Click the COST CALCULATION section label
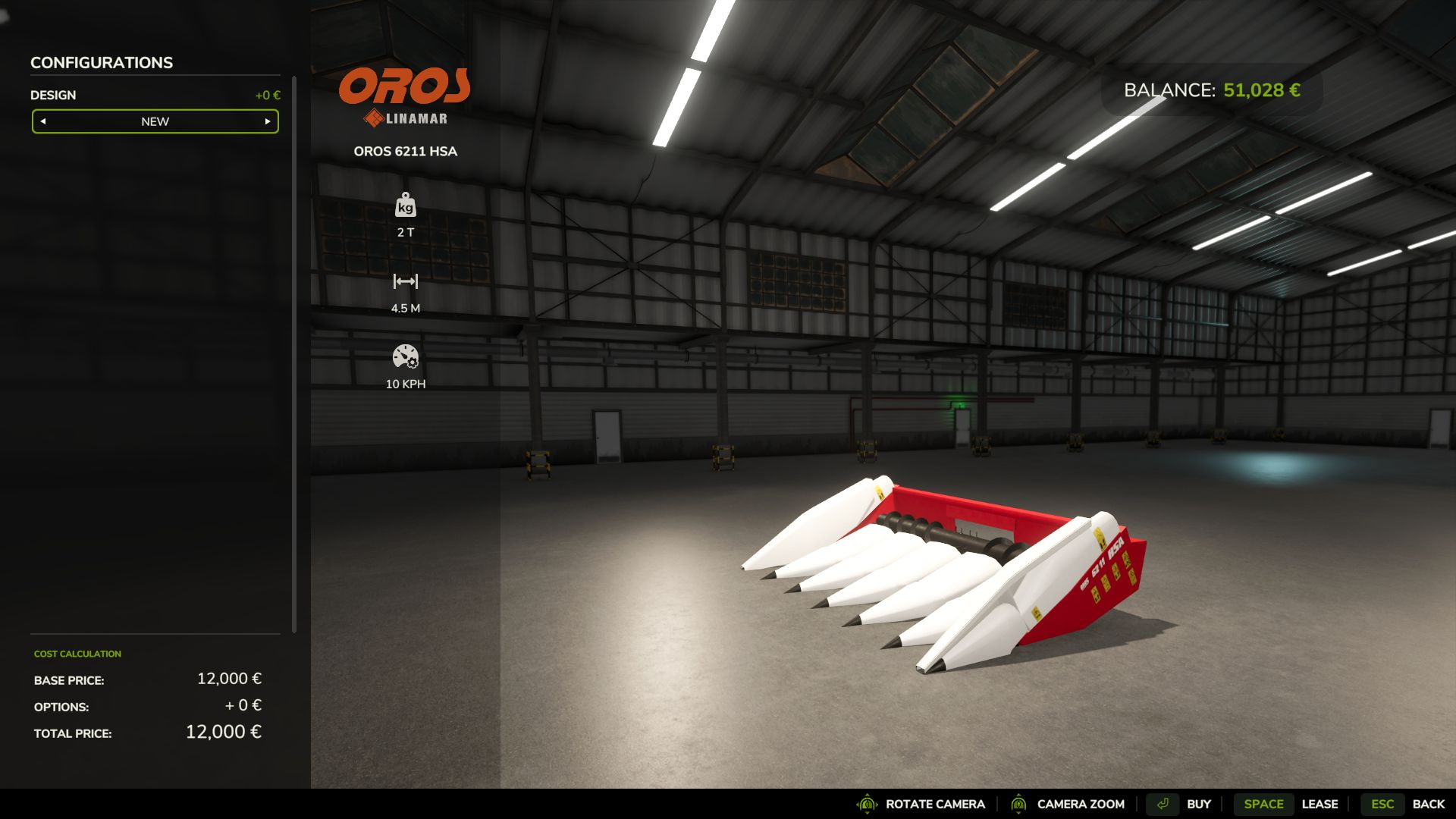Image resolution: width=1456 pixels, height=819 pixels. (77, 654)
